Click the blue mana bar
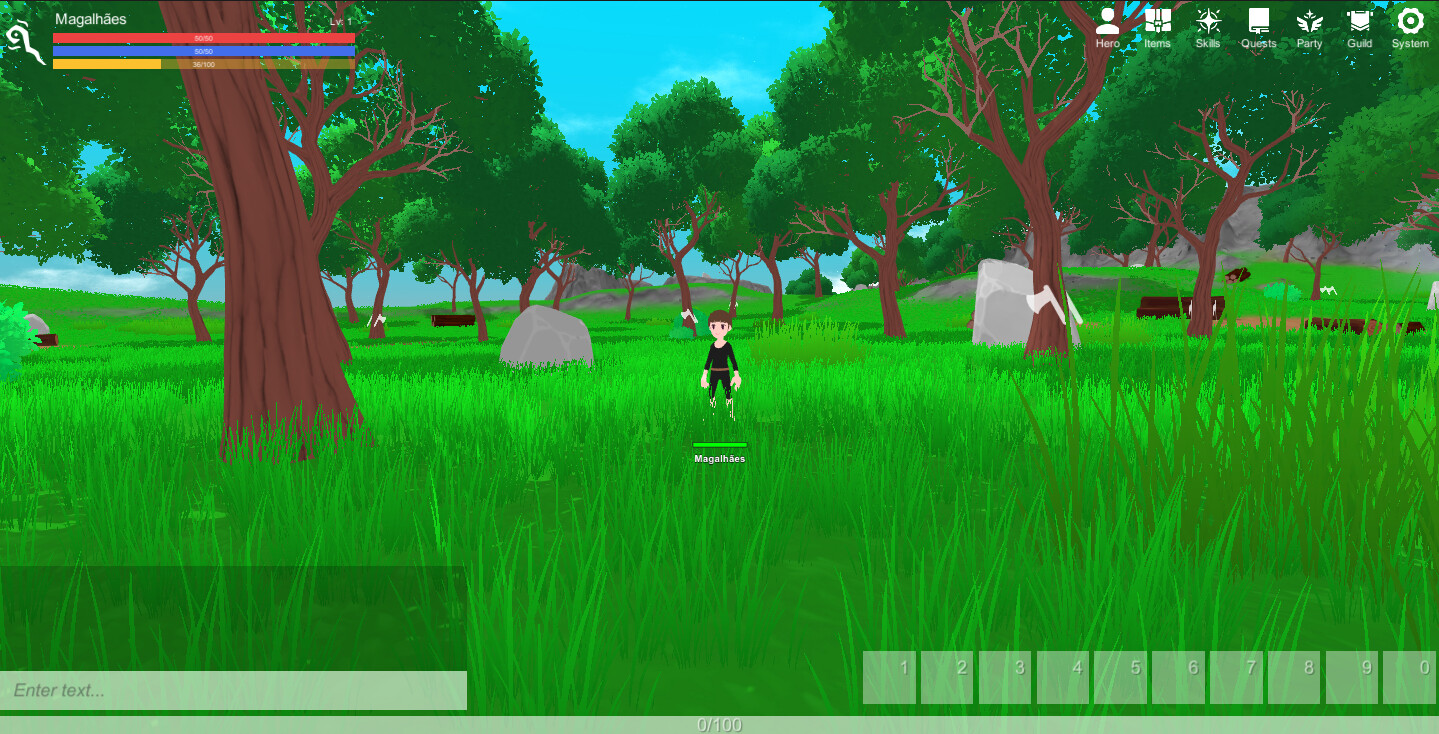This screenshot has height=734, width=1439. pos(204,52)
